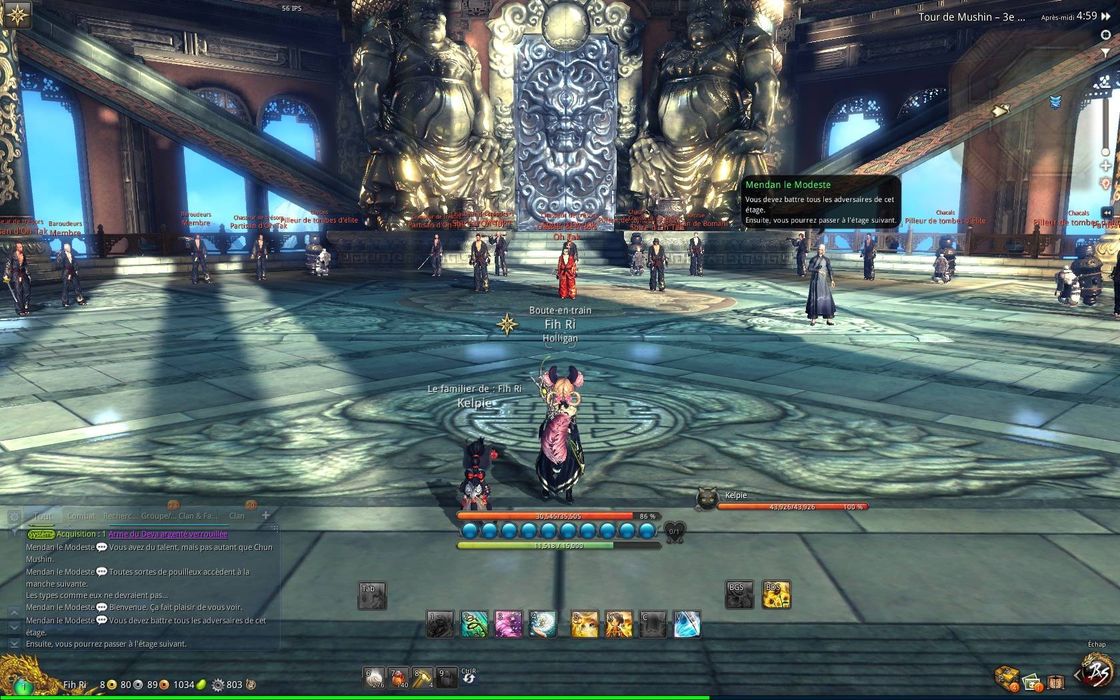Open the main menu Échap button
Screen dimensions: 1120x700
(x=1098, y=670)
